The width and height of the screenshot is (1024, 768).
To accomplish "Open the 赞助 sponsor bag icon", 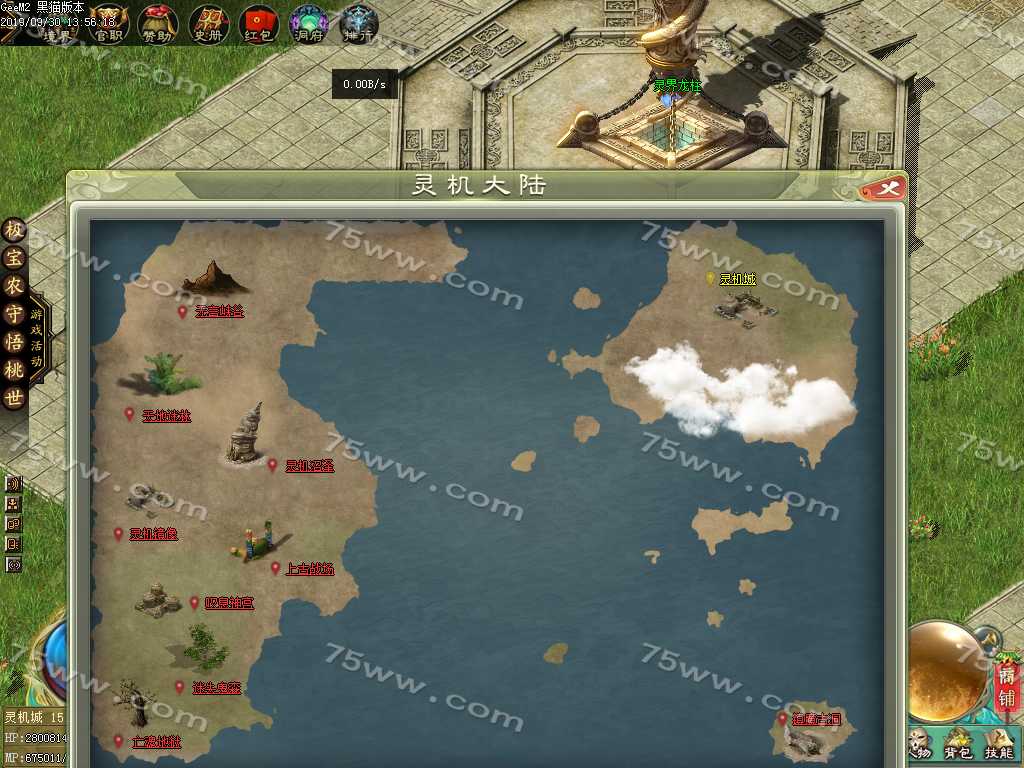I will (158, 22).
